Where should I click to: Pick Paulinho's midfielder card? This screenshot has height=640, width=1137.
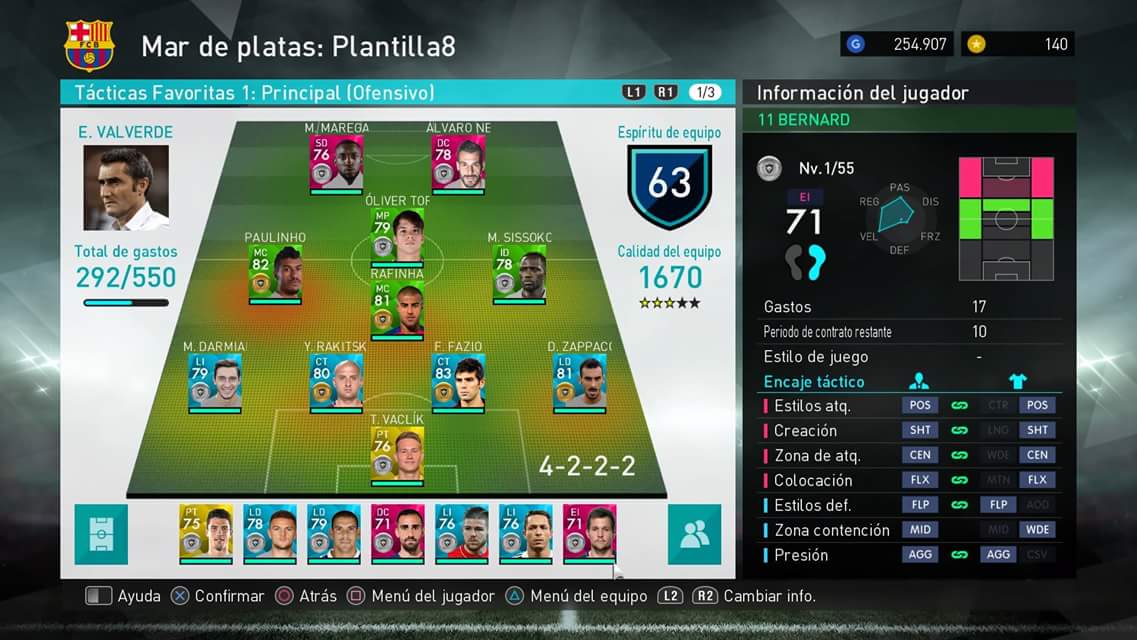click(x=275, y=272)
